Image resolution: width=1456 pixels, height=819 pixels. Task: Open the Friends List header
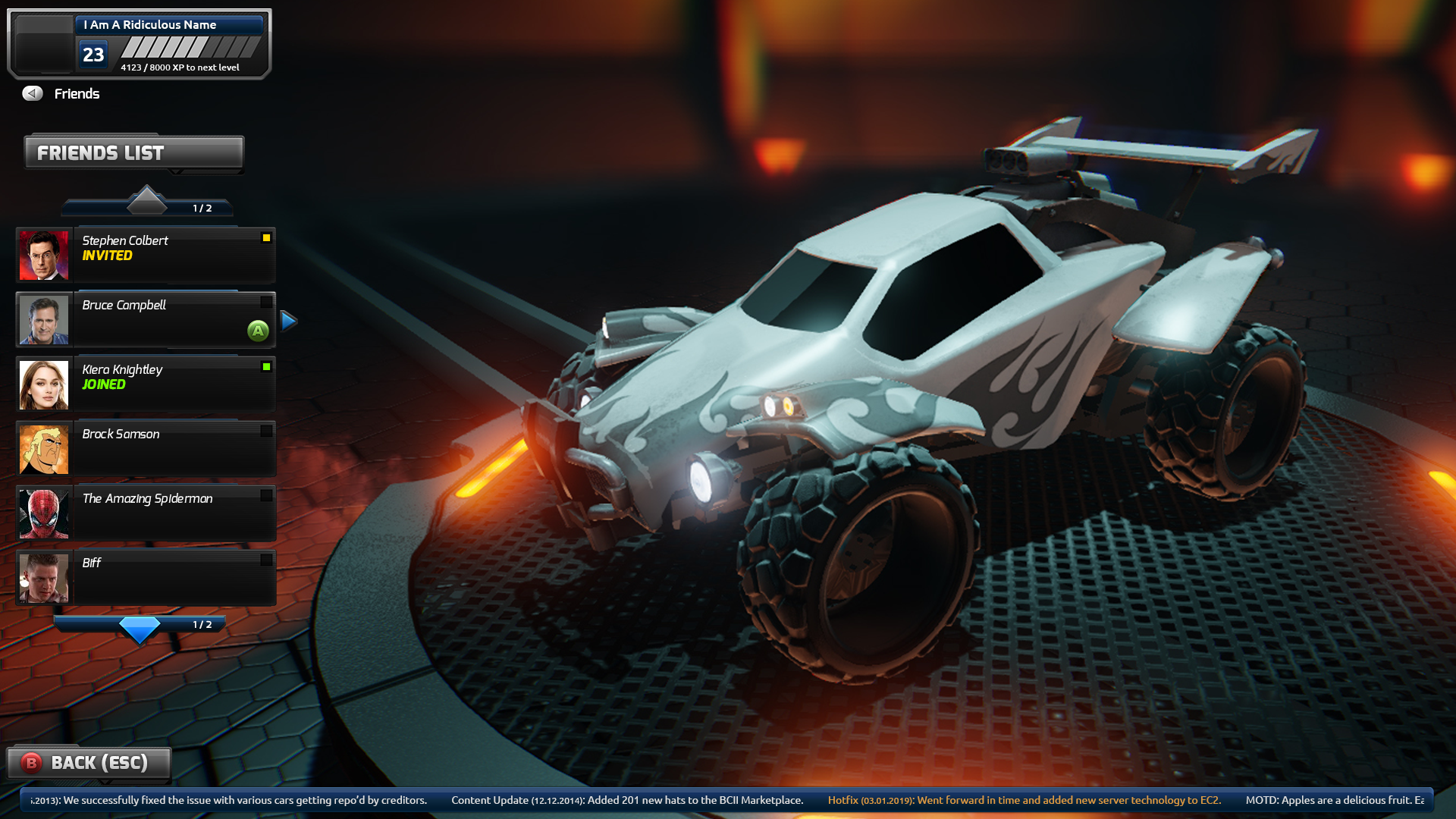134,153
